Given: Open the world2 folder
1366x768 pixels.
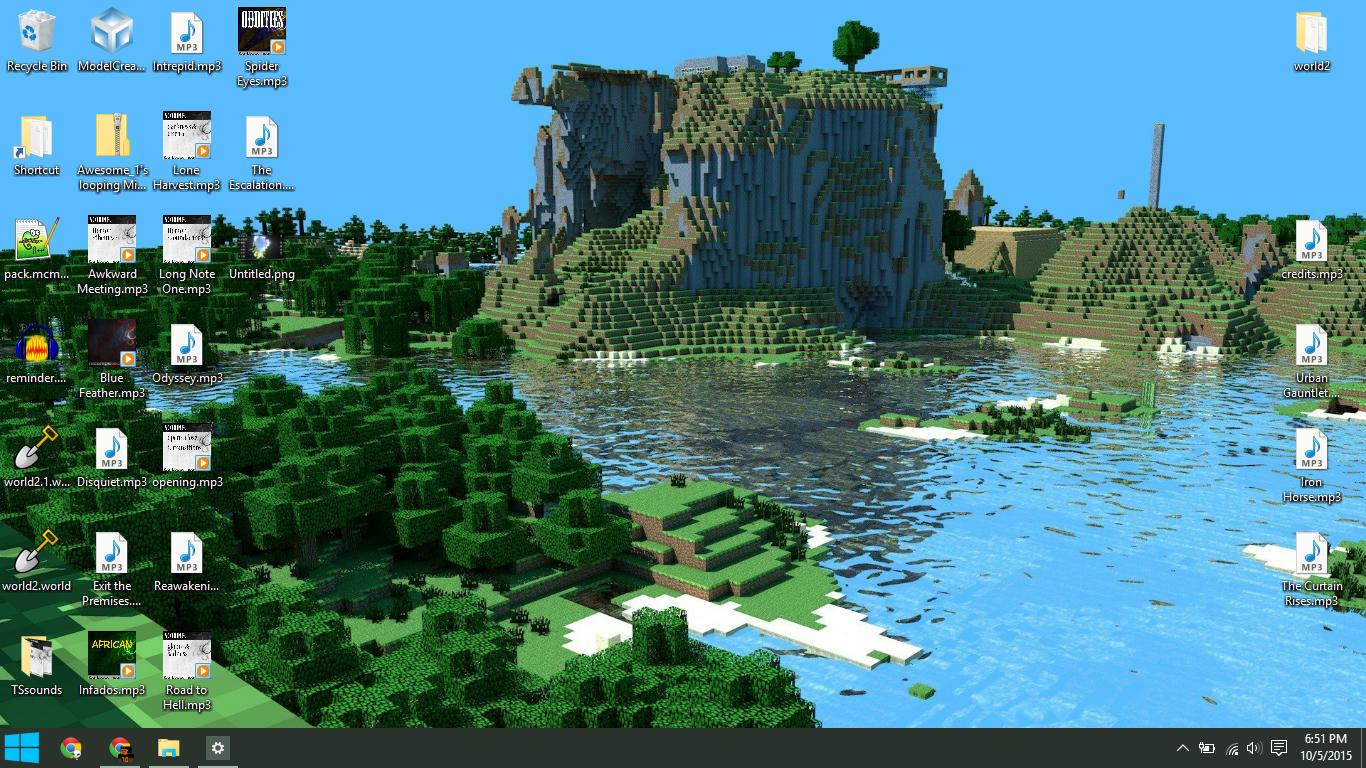Looking at the screenshot, I should pos(1311,33).
